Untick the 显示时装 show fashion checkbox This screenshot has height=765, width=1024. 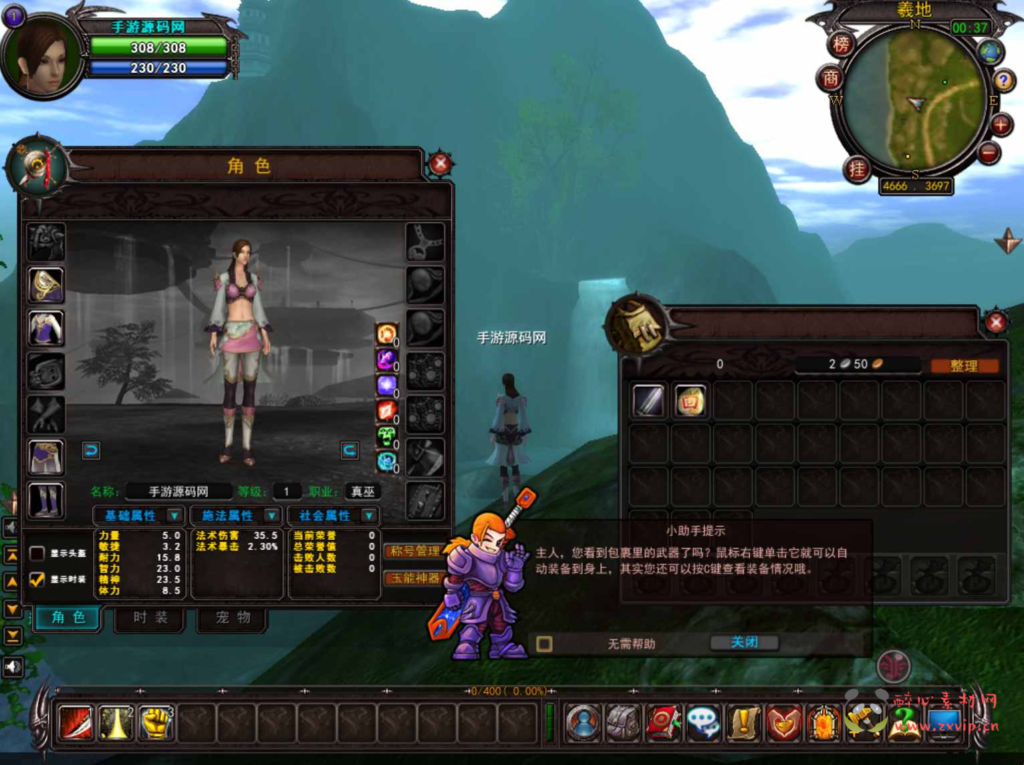[37, 579]
